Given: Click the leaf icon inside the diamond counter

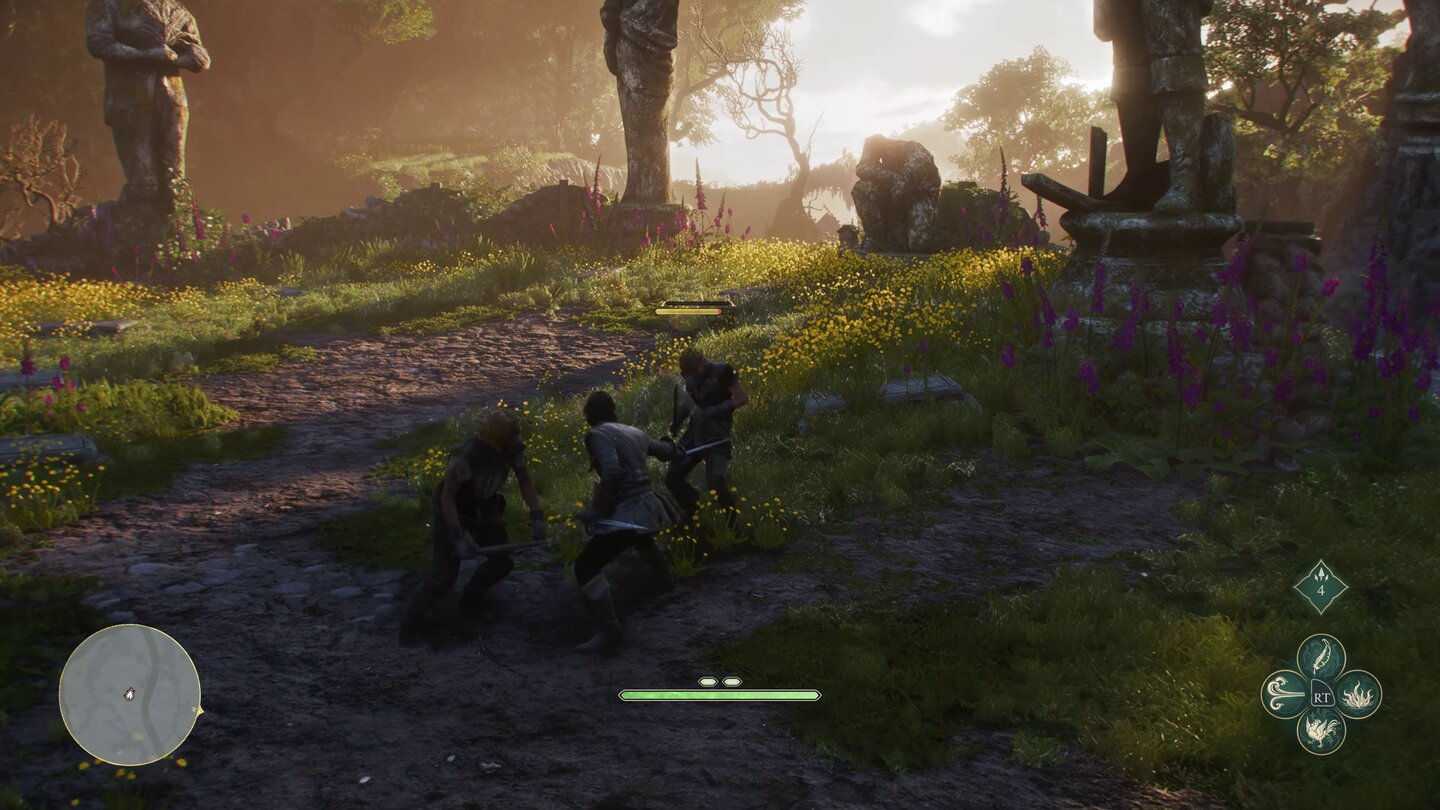Looking at the screenshot, I should point(1321,574).
